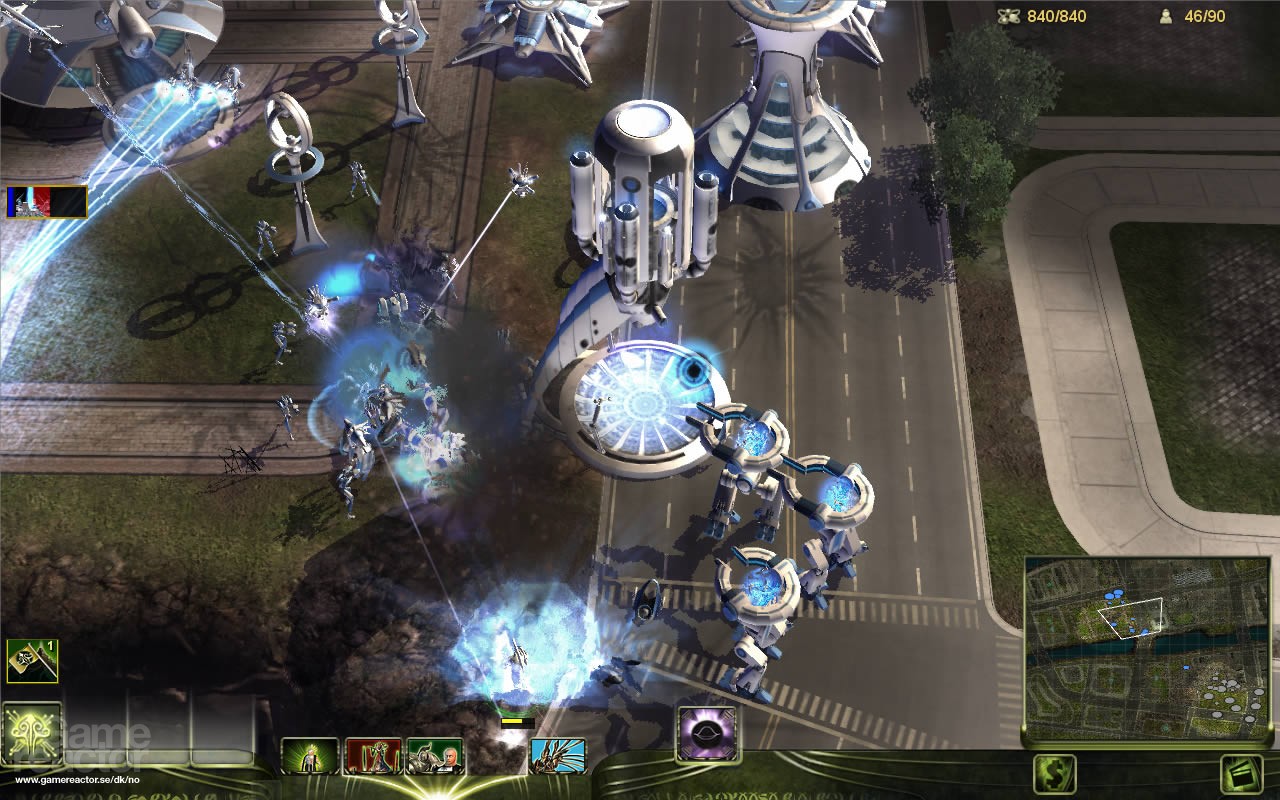This screenshot has width=1280, height=800.
Task: Use the ability card marked with 1
Action: tap(33, 662)
